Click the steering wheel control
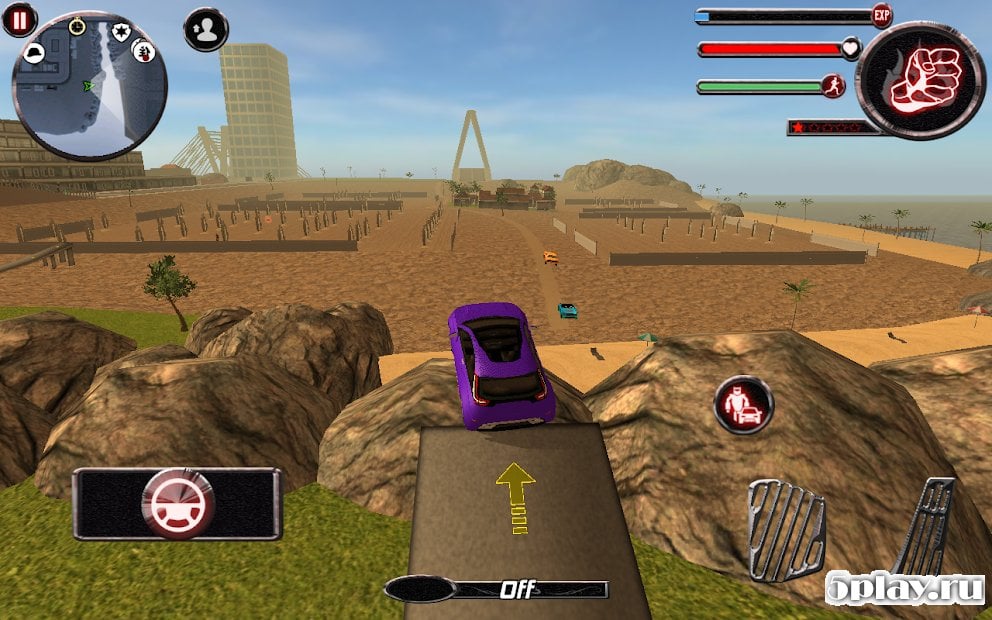This screenshot has width=992, height=620. 177,504
